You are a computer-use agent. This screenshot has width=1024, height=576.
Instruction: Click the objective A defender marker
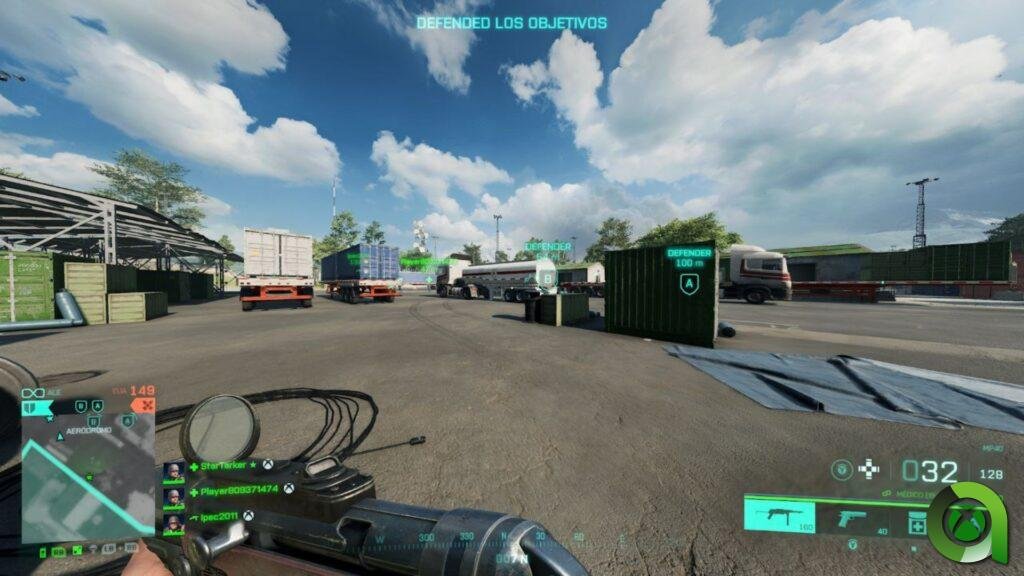coord(689,283)
